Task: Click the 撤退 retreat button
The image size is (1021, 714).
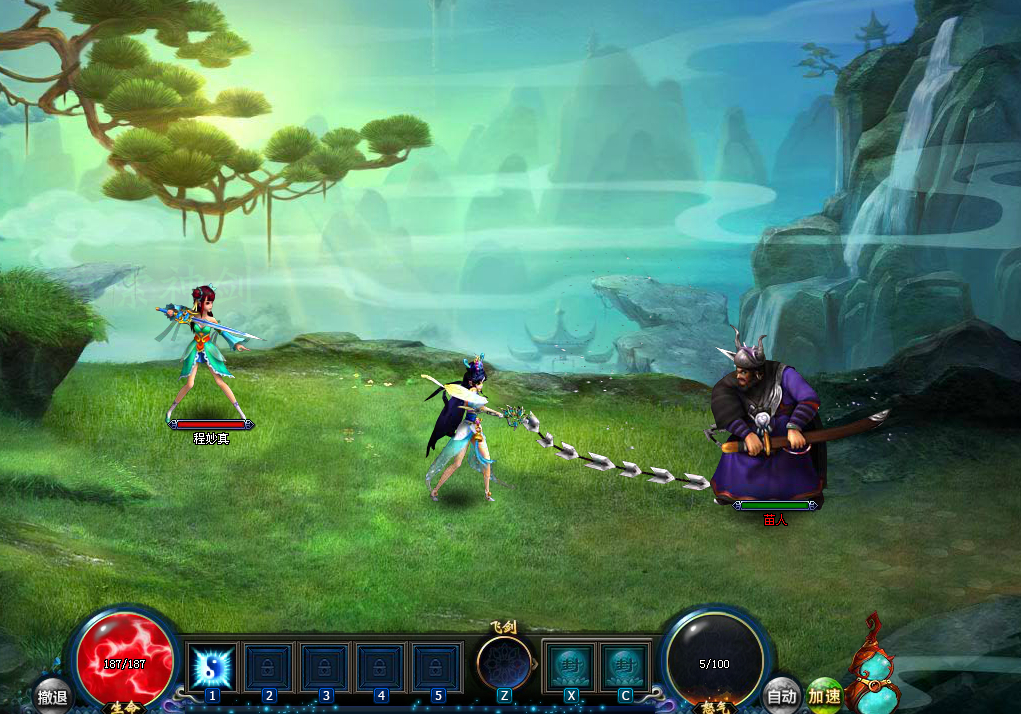Action: click(52, 696)
